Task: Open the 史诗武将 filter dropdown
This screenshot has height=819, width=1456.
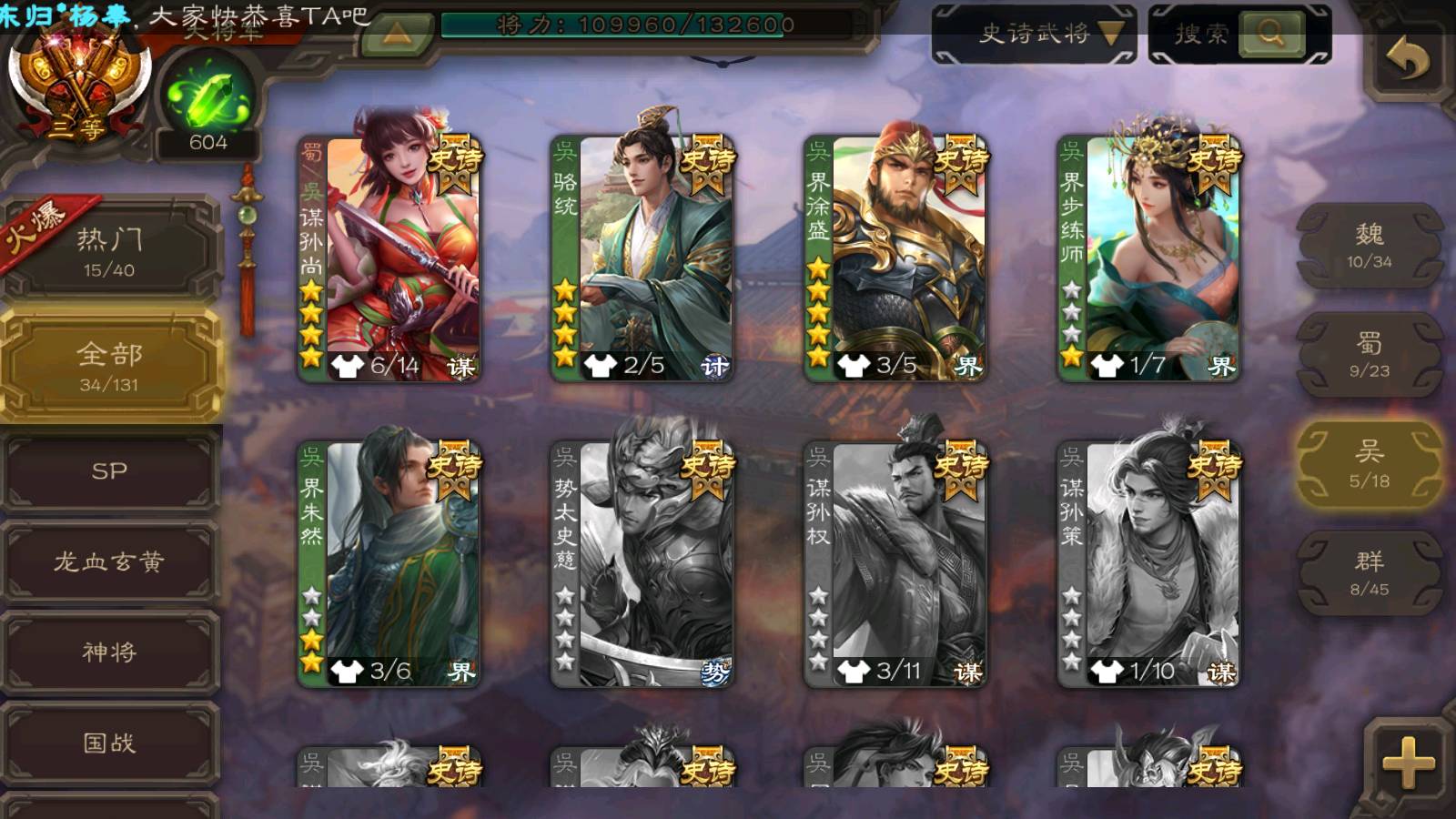Action: (x=1035, y=35)
